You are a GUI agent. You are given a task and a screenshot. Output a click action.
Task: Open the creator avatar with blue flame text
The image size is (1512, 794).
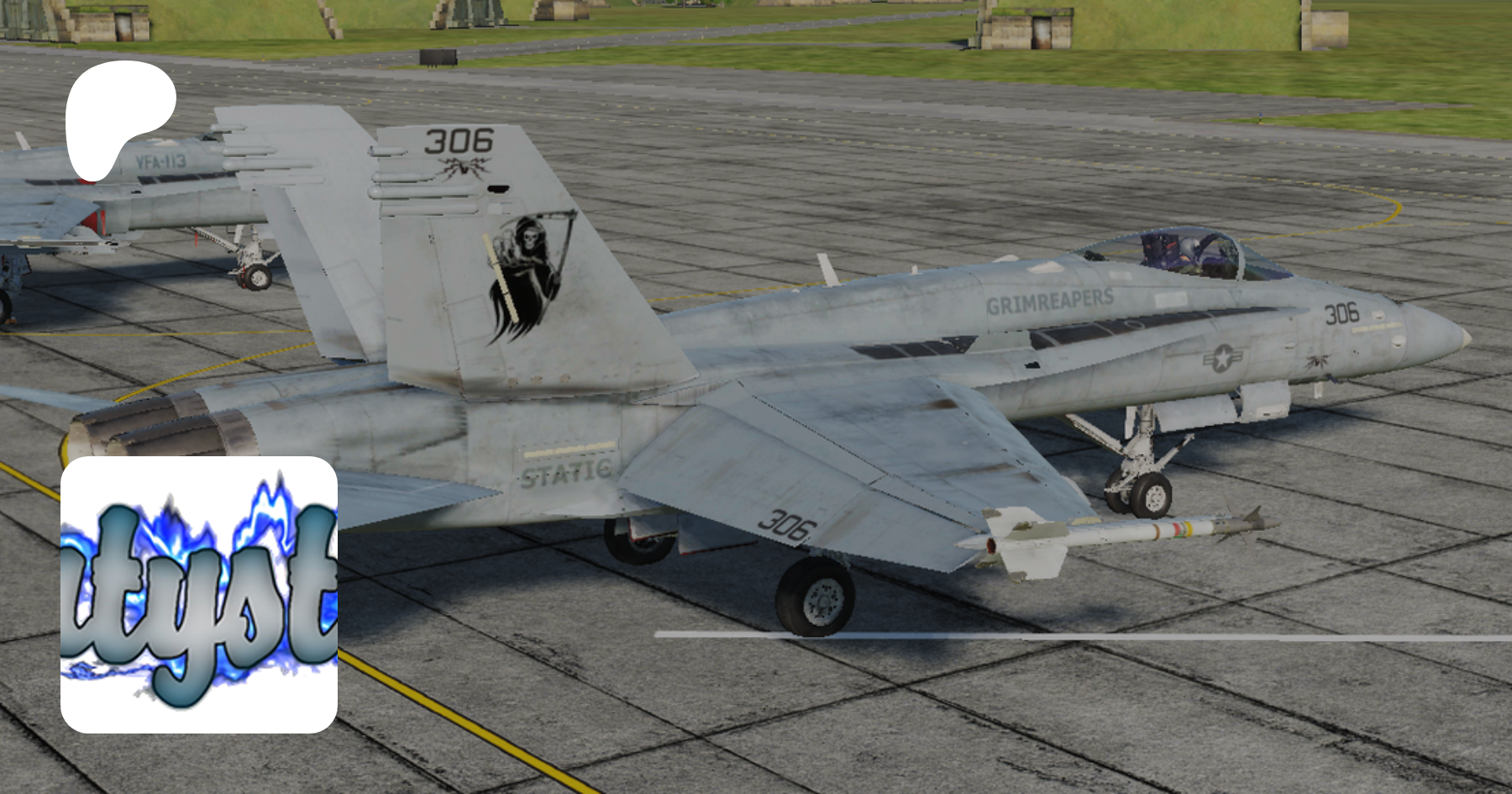199,594
